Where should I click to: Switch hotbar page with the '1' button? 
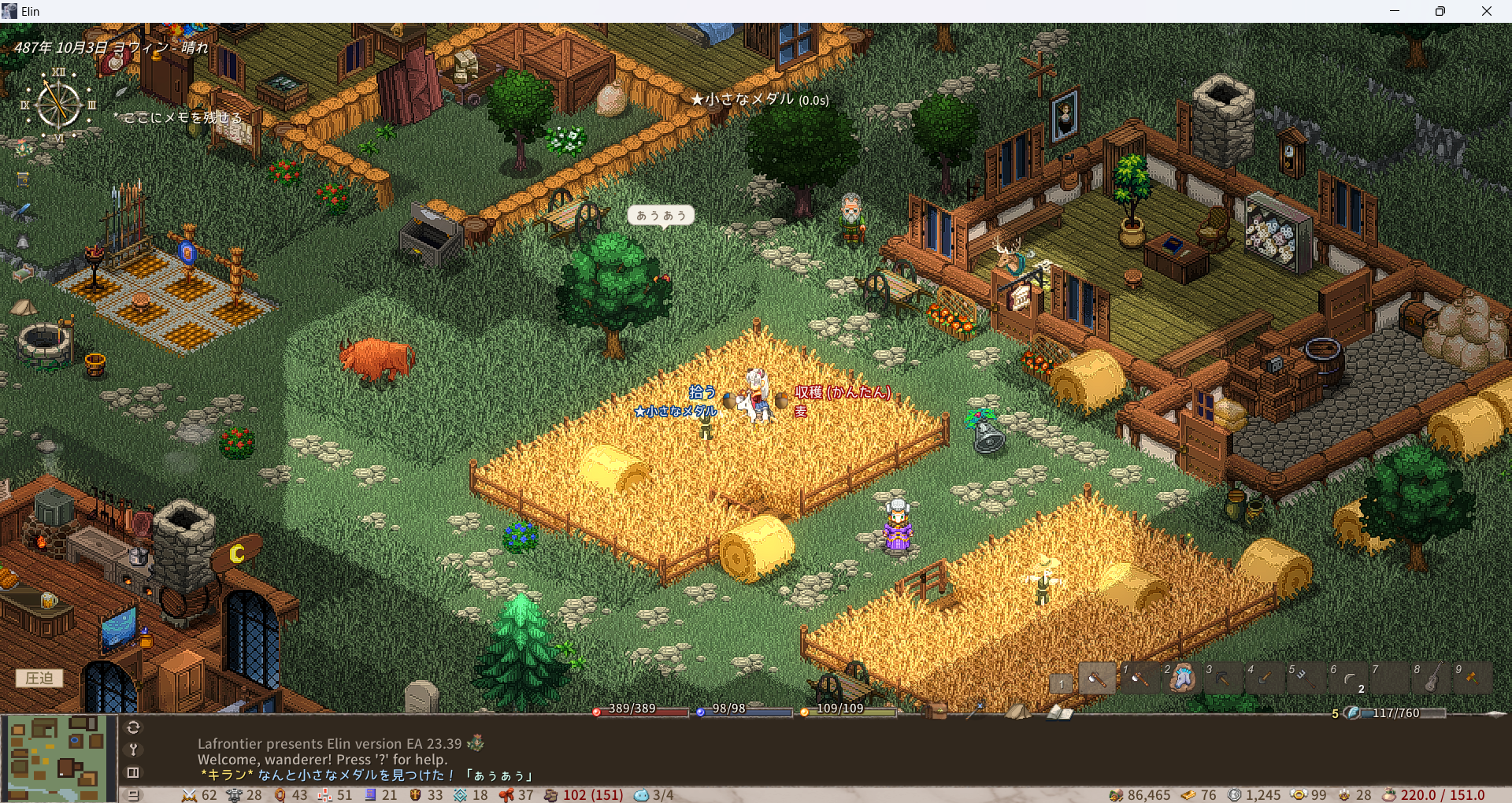1062,683
